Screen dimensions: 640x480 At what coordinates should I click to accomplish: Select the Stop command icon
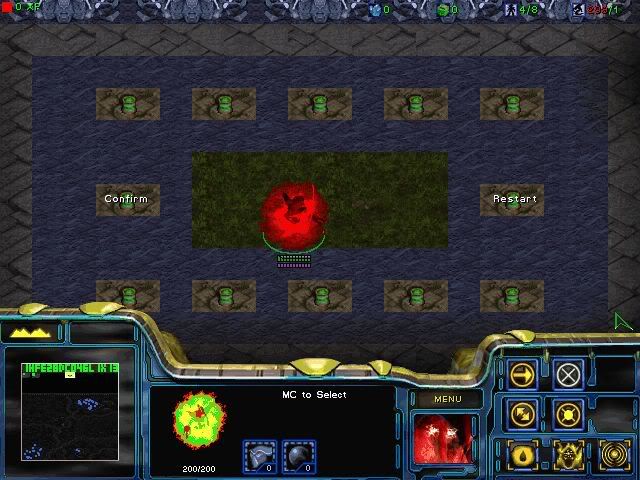point(568,375)
